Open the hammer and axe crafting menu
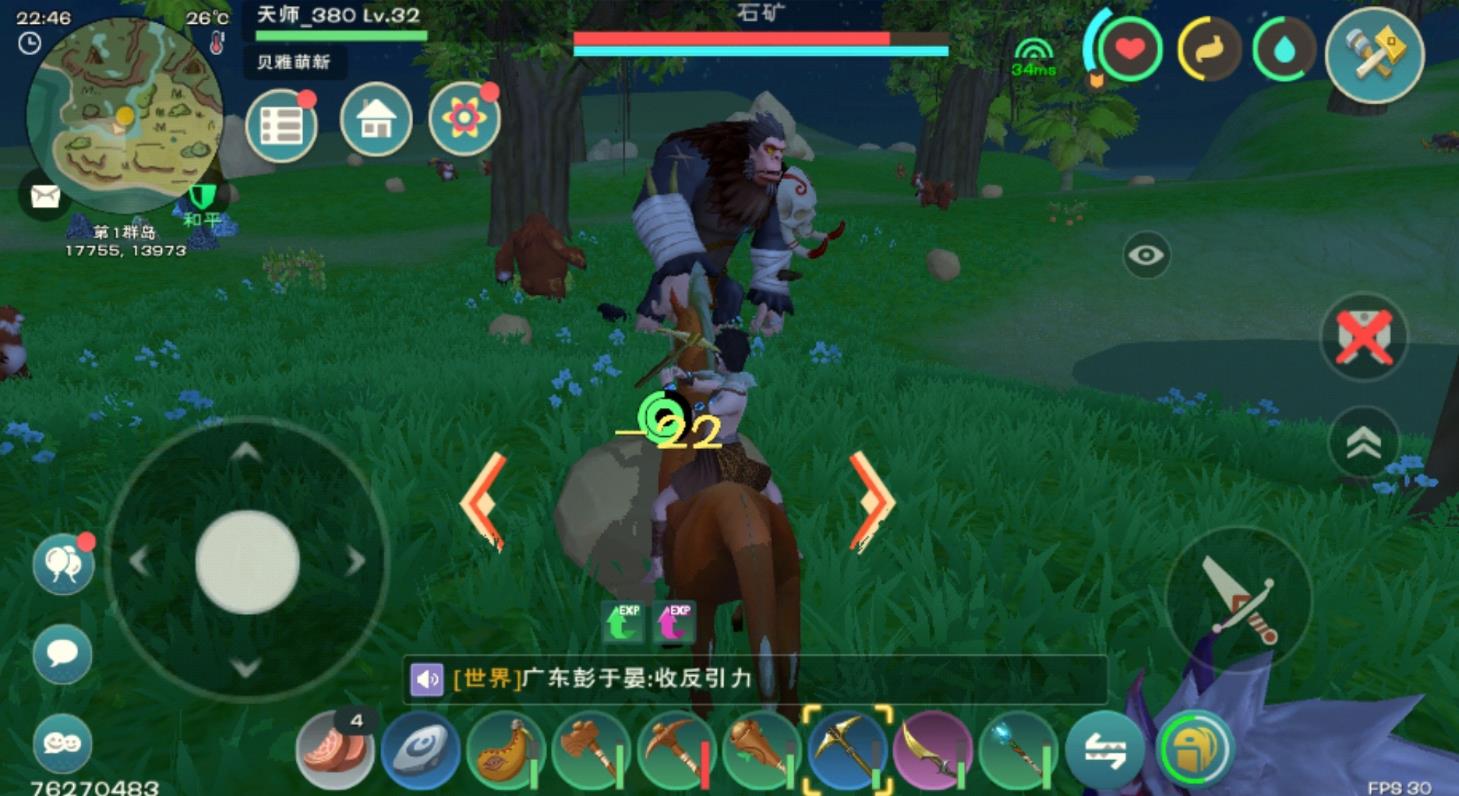 [x=1374, y=54]
